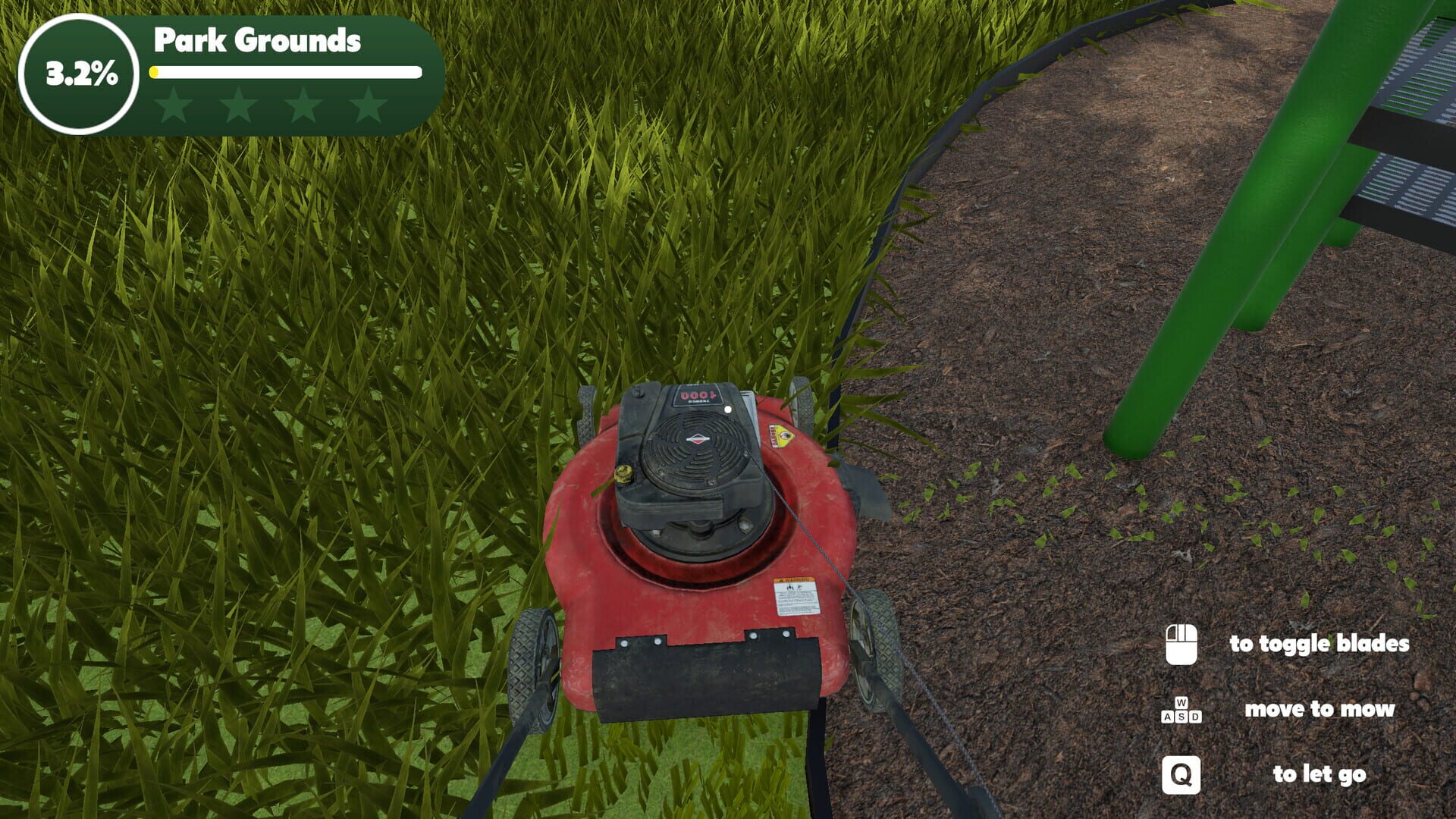This screenshot has width=1456, height=819.
Task: Click the white mission progress bar
Action: pyautogui.click(x=286, y=73)
